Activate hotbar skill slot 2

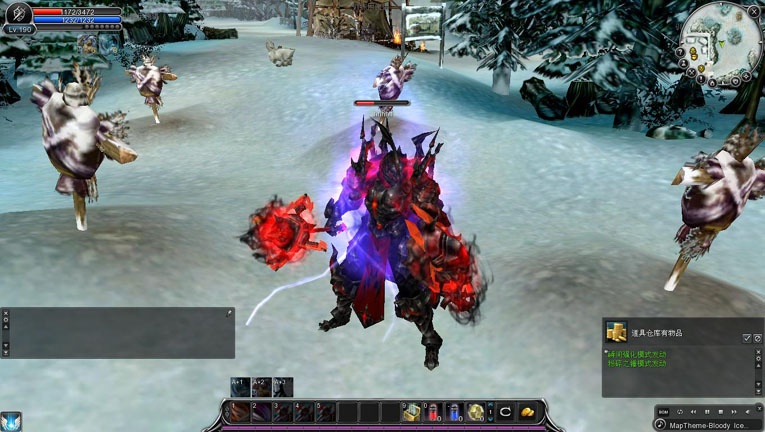[261, 411]
